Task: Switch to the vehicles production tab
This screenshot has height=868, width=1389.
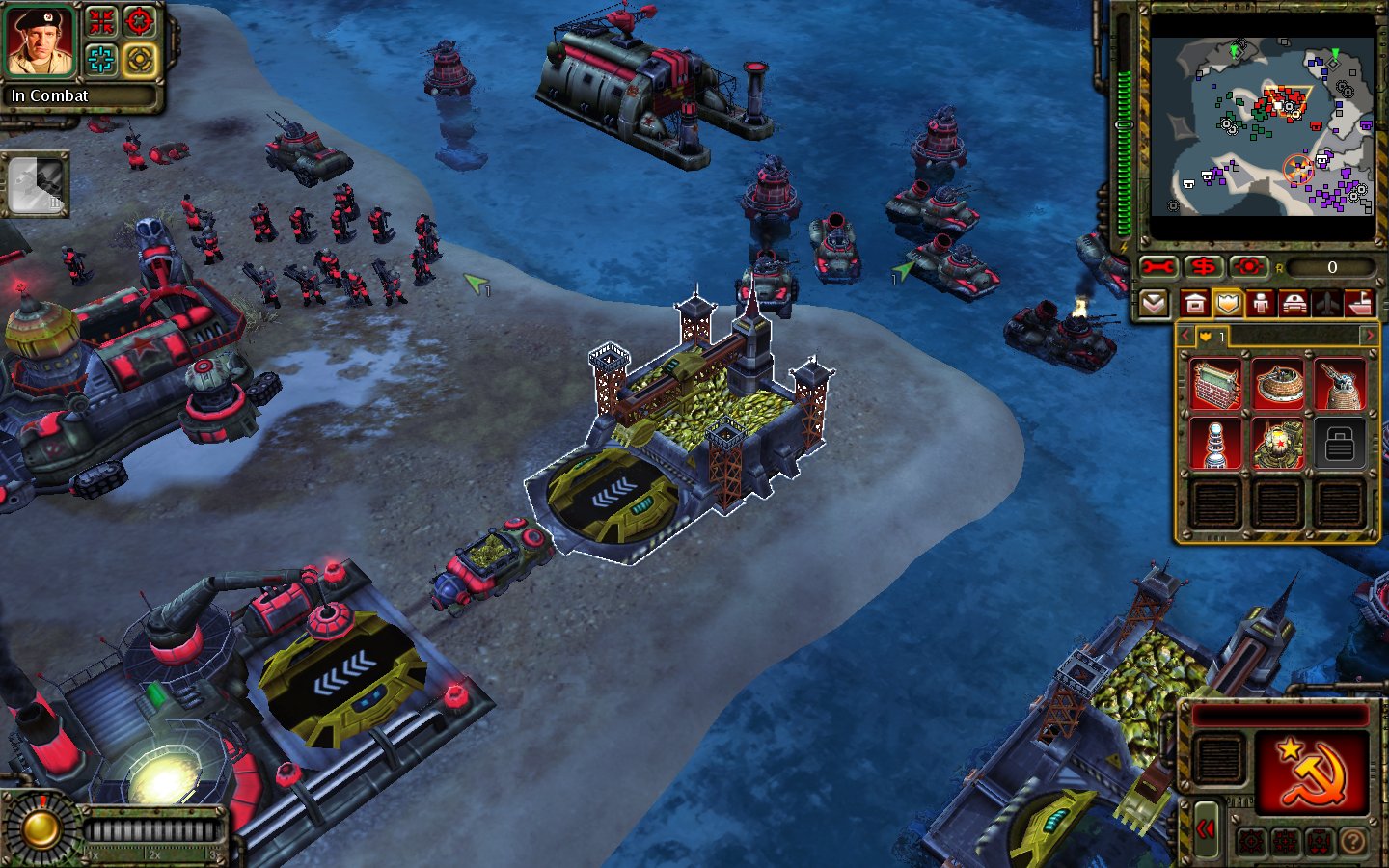Action: (1294, 305)
